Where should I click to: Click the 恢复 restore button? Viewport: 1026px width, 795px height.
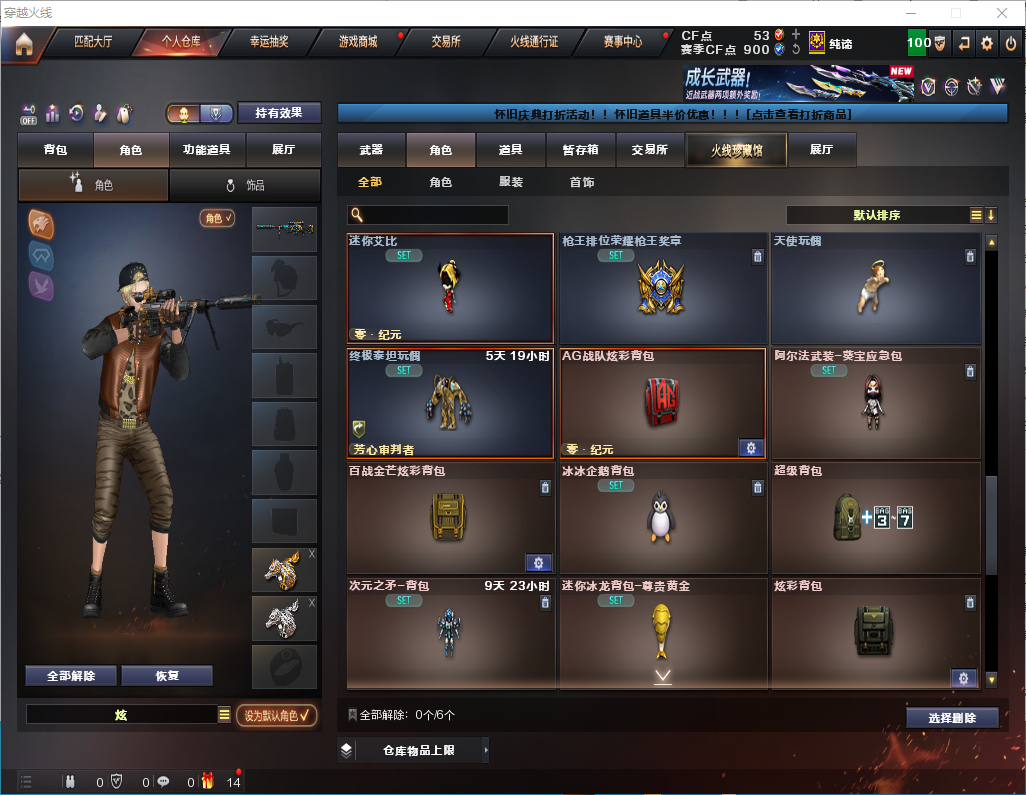click(x=167, y=676)
